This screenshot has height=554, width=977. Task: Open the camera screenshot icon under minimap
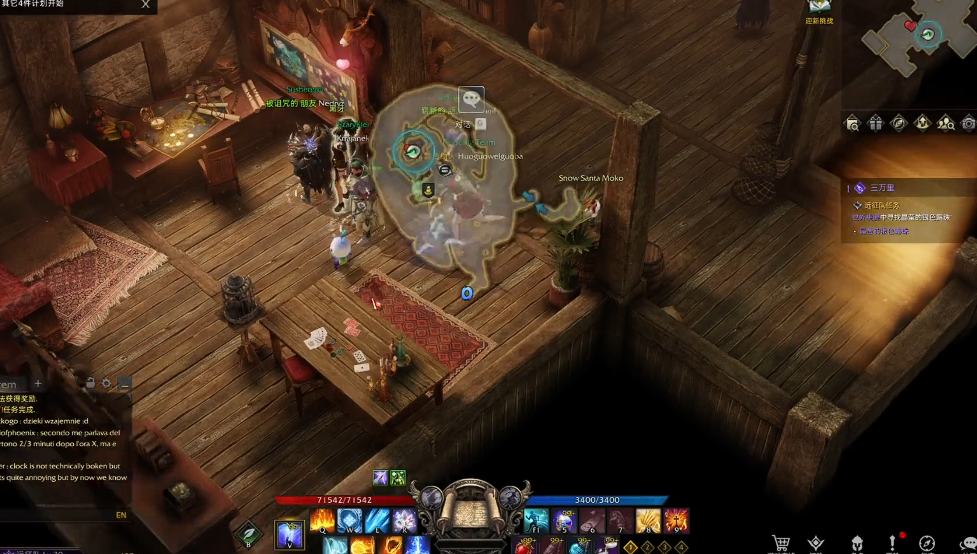(x=968, y=123)
